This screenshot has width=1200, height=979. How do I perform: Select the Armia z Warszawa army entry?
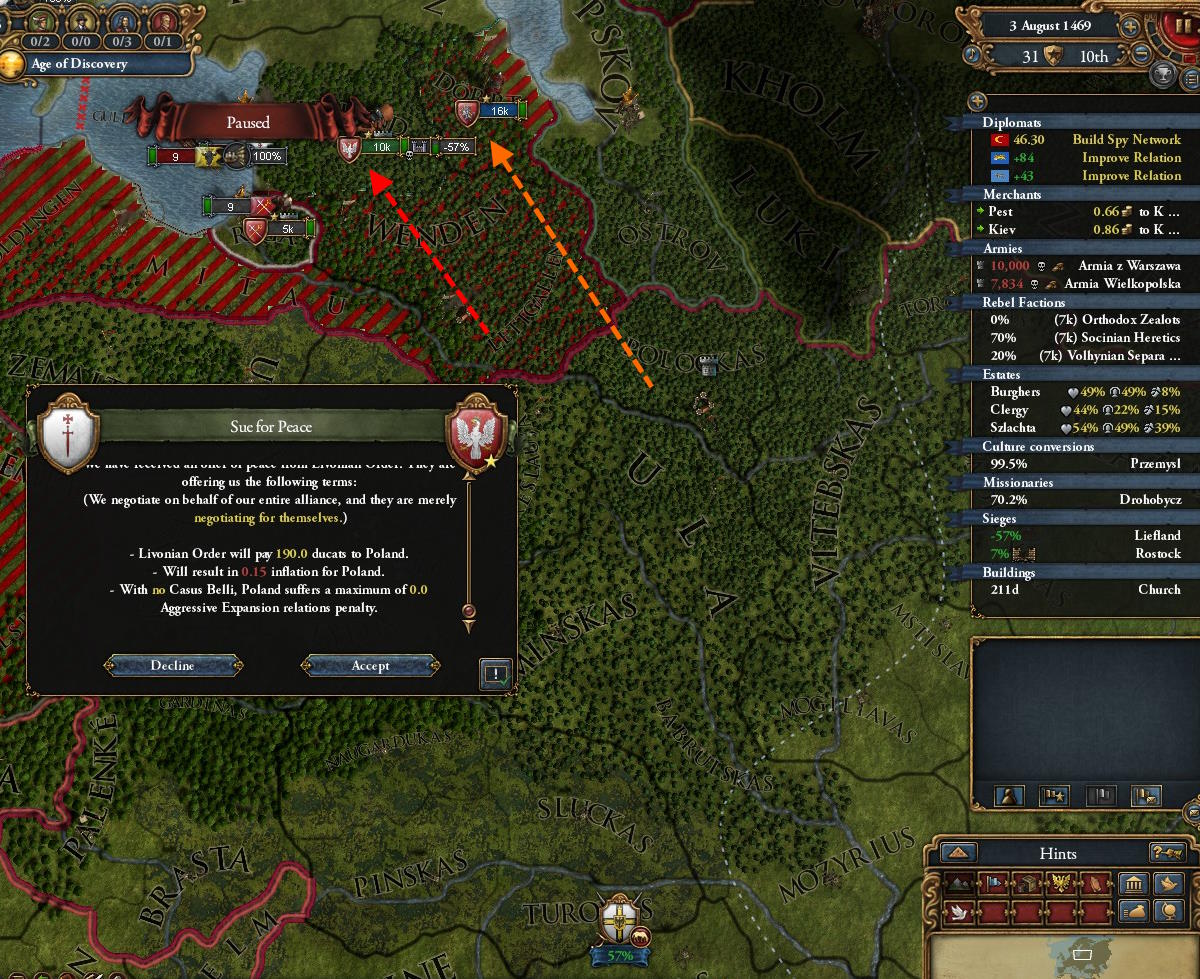(1122, 266)
